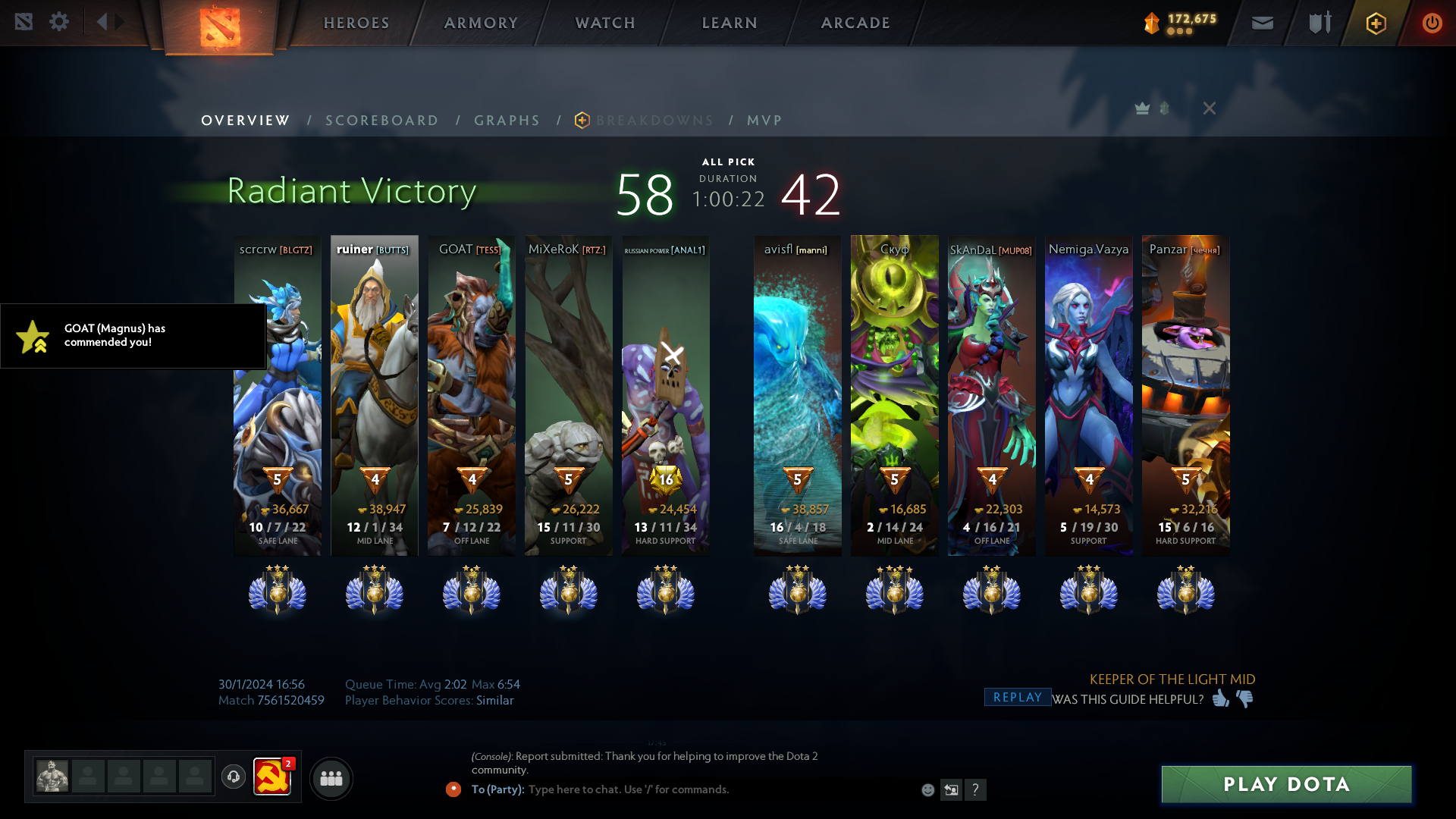This screenshot has width=1456, height=819.
Task: Click the Play Dota button
Action: pos(1286,784)
